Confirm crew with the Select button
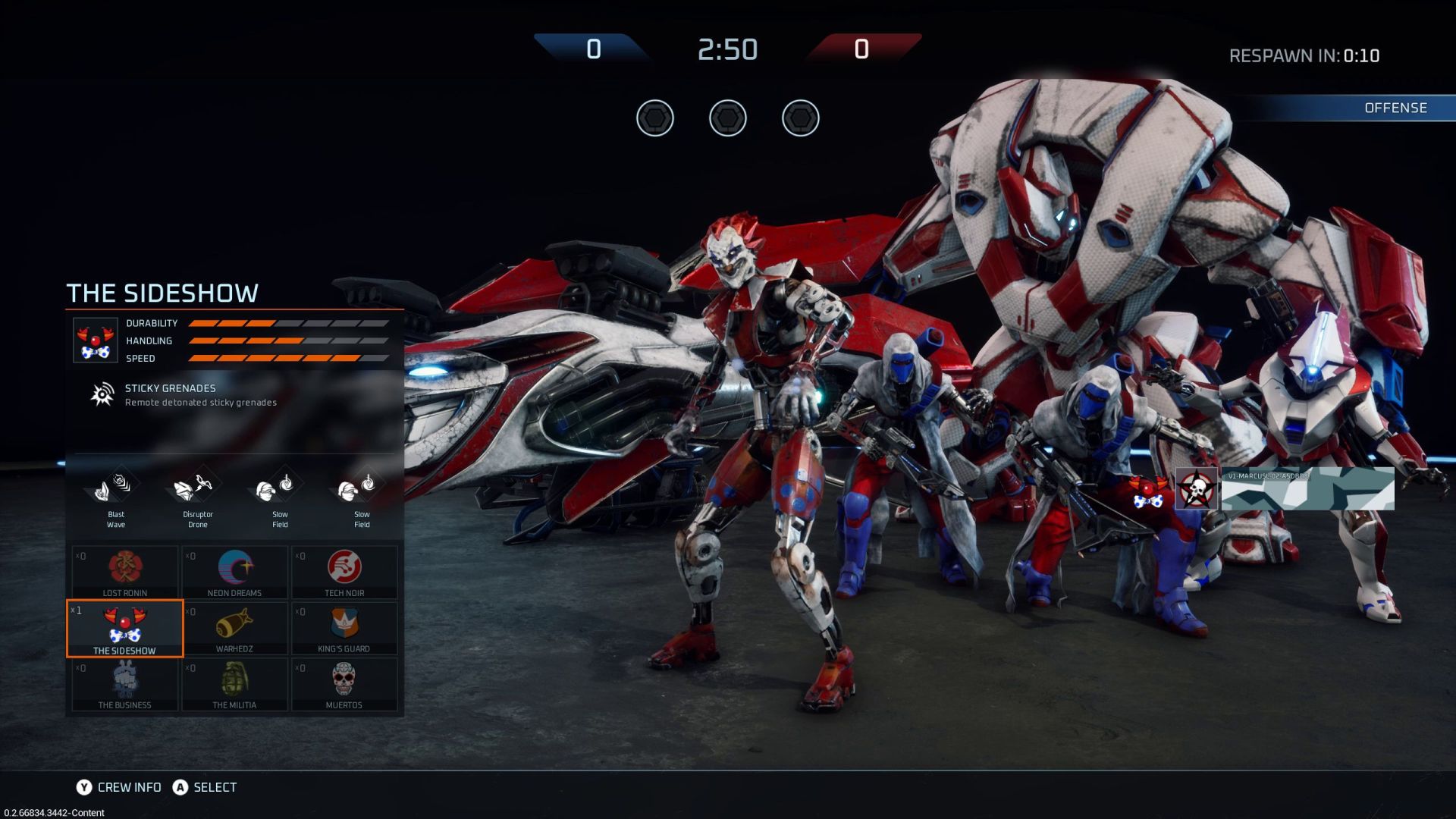 tap(205, 787)
